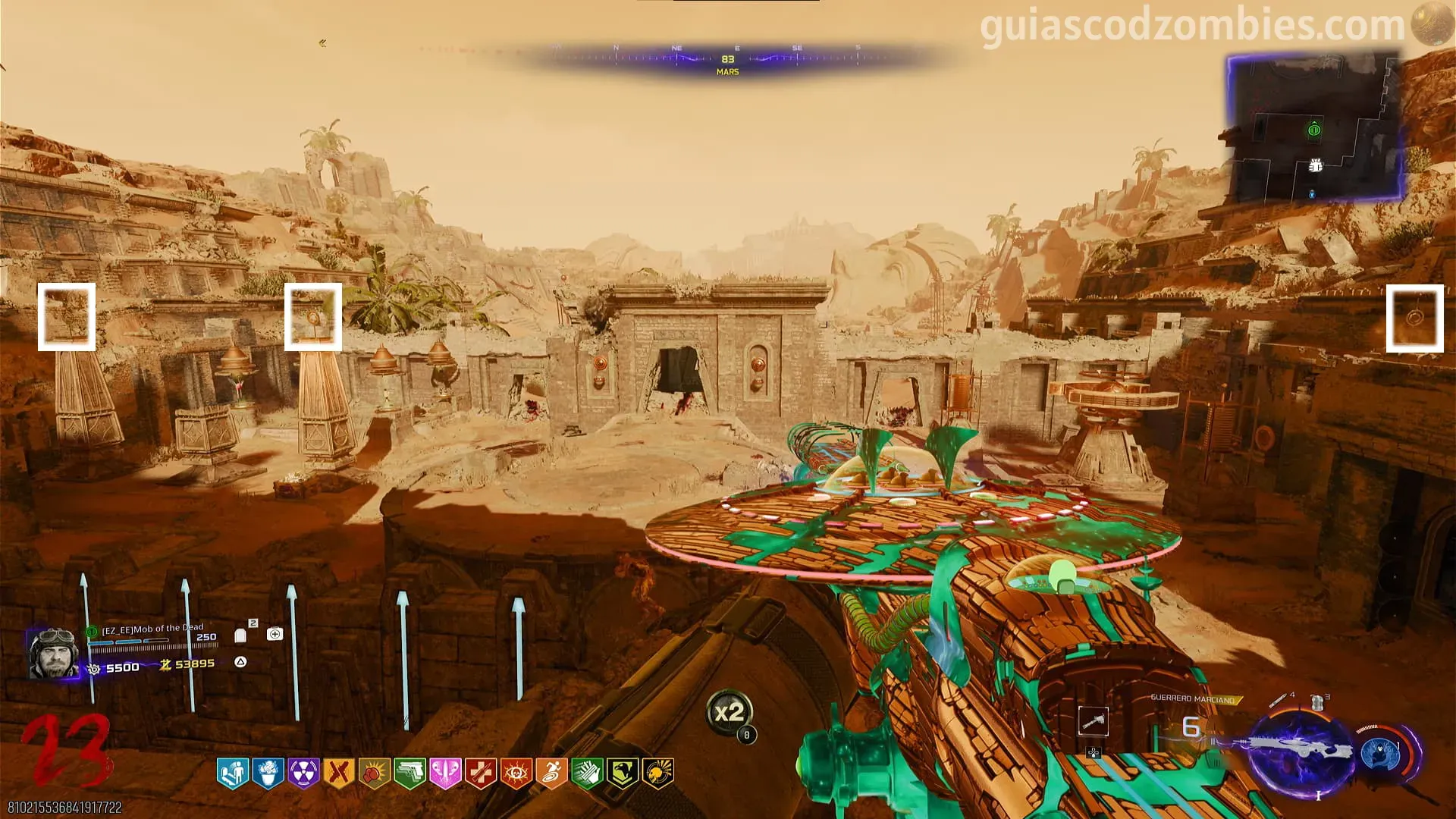The width and height of the screenshot is (1456, 819).
Task: Select the green pistols perk icon
Action: click(x=409, y=773)
